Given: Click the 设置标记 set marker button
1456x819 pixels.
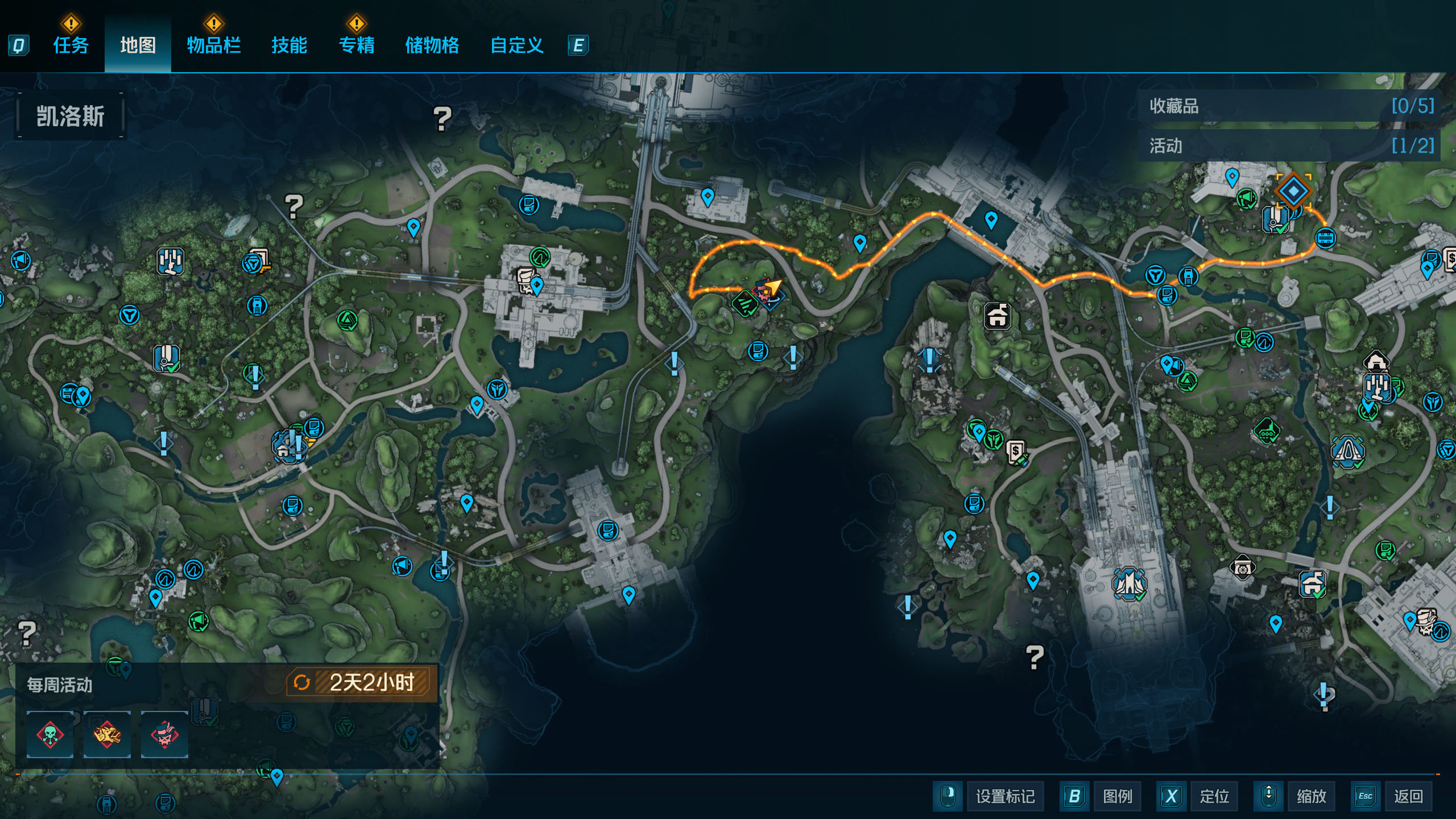Looking at the screenshot, I should (1005, 796).
